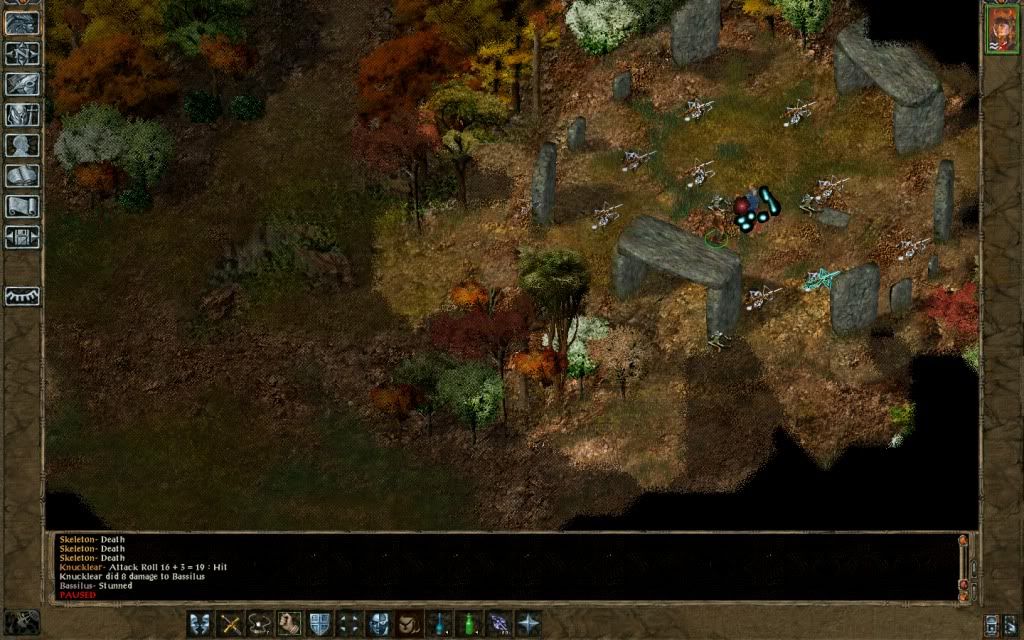Open the priest scroll button
This screenshot has height=640, width=1024.
click(22, 207)
